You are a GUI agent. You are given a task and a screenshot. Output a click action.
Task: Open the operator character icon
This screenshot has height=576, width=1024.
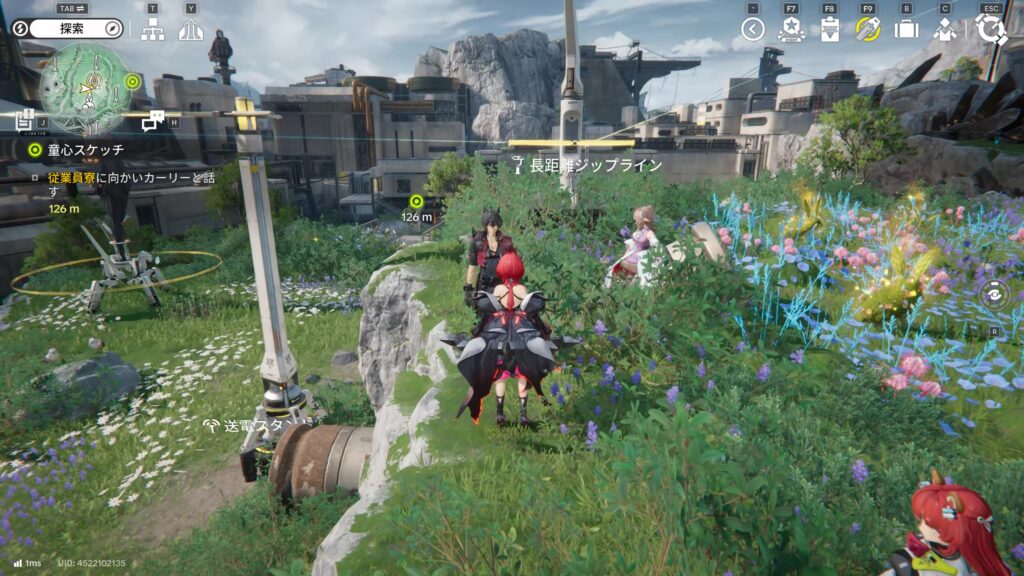click(945, 30)
